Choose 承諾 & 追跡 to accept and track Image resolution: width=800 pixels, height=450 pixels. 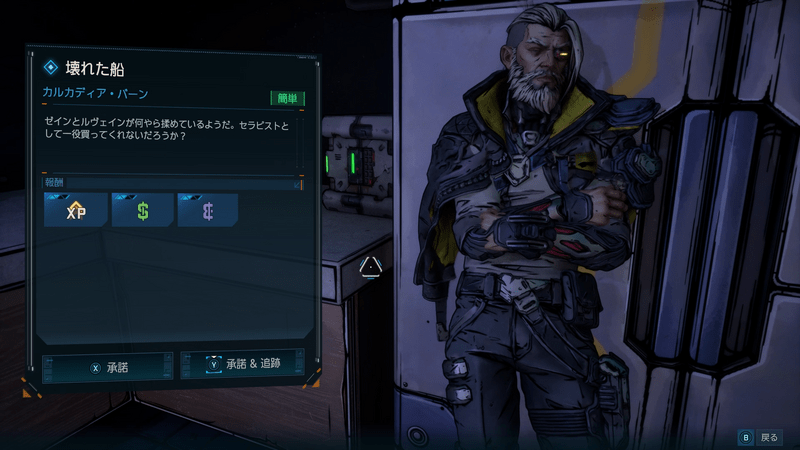click(244, 365)
